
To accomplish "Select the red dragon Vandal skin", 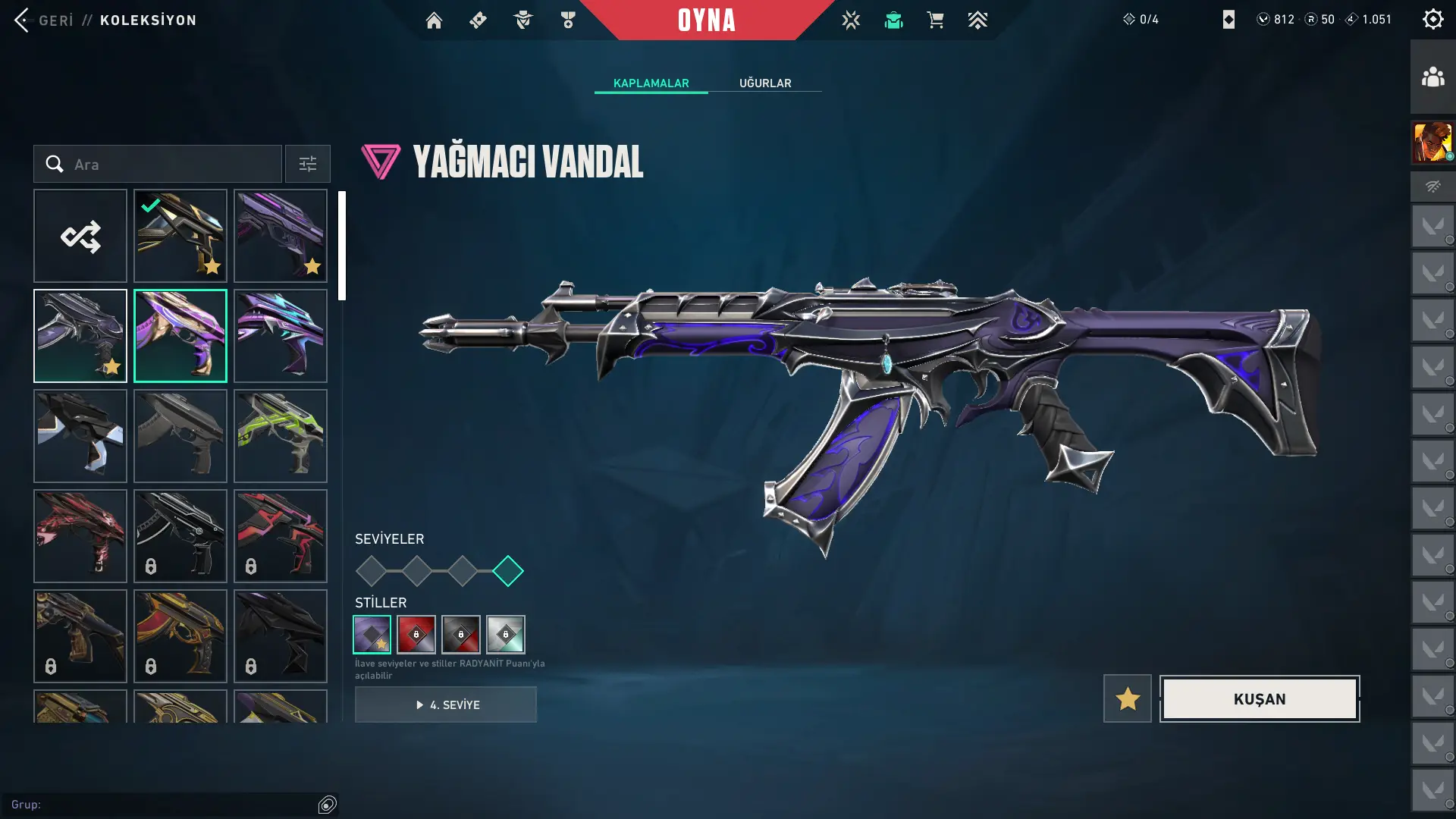I will point(80,536).
